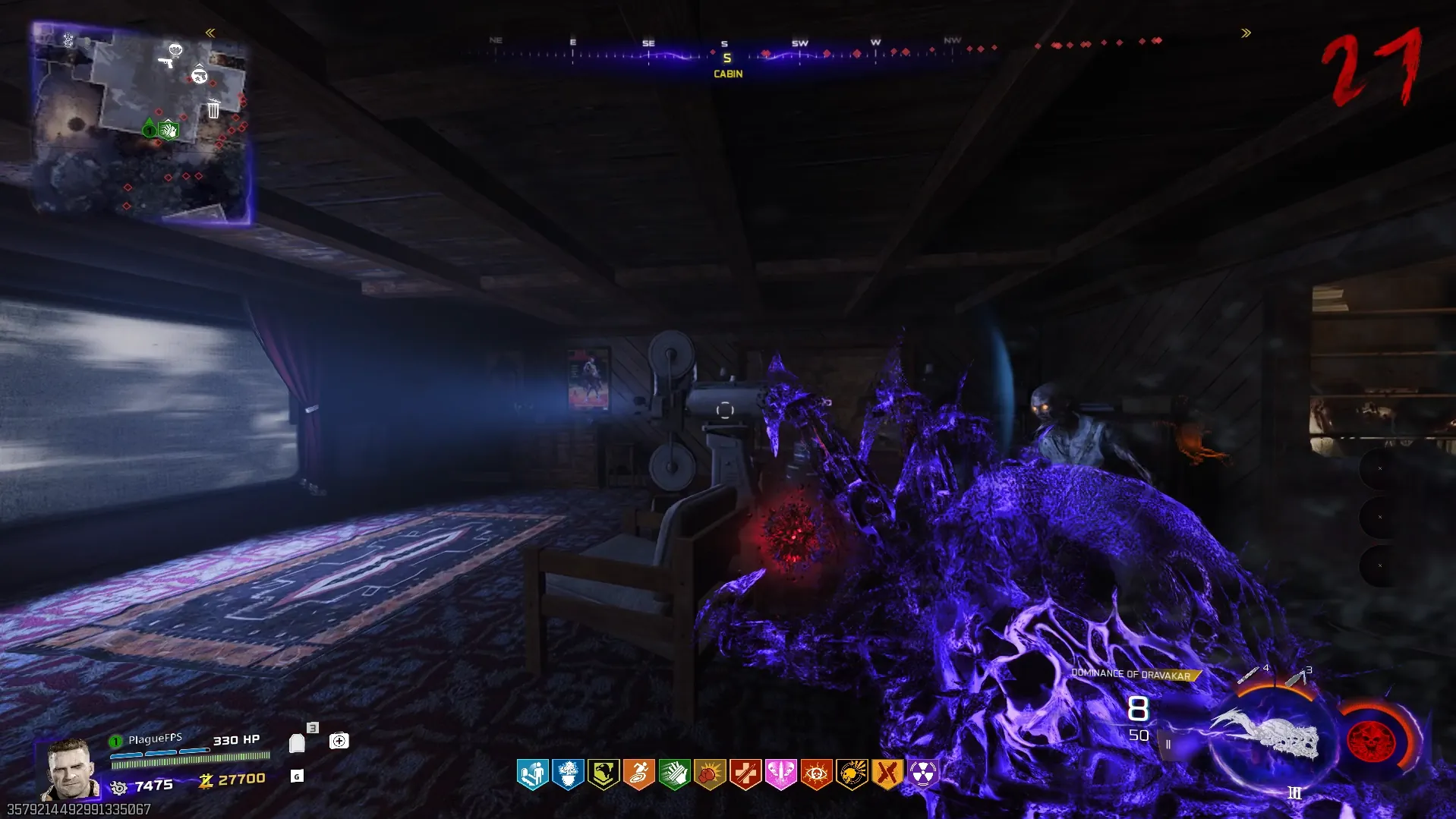Open the minimap
The width and height of the screenshot is (1456, 819).
click(x=141, y=124)
